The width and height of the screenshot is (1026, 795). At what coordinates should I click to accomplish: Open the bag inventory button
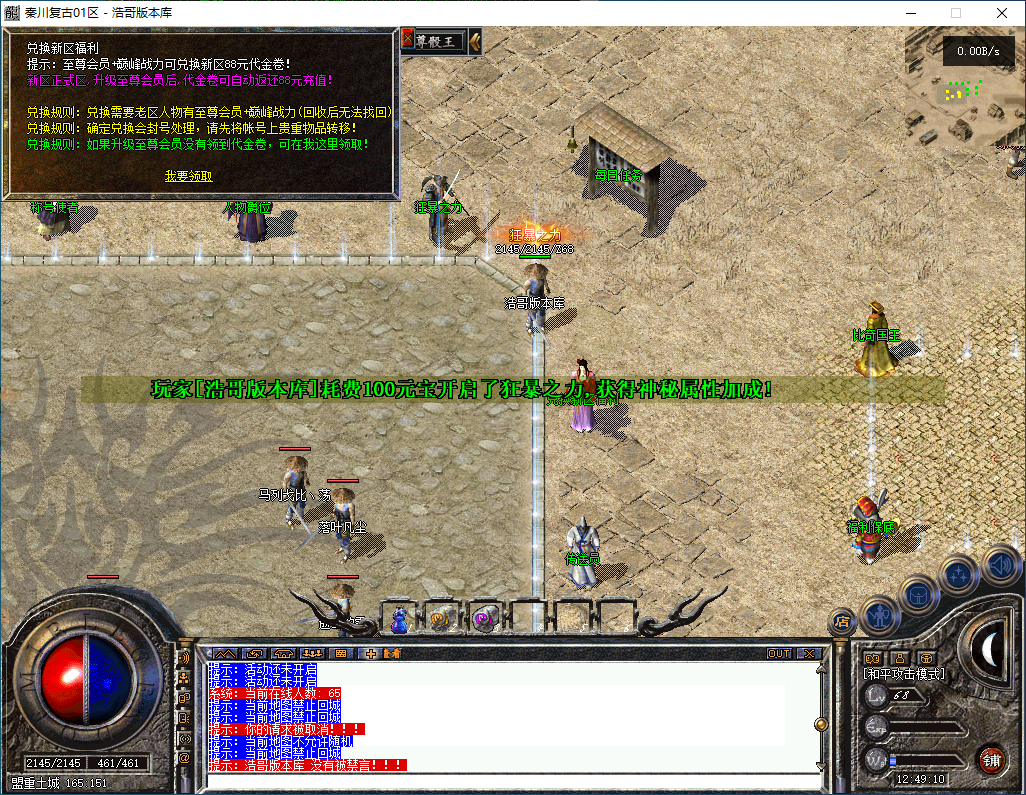918,594
